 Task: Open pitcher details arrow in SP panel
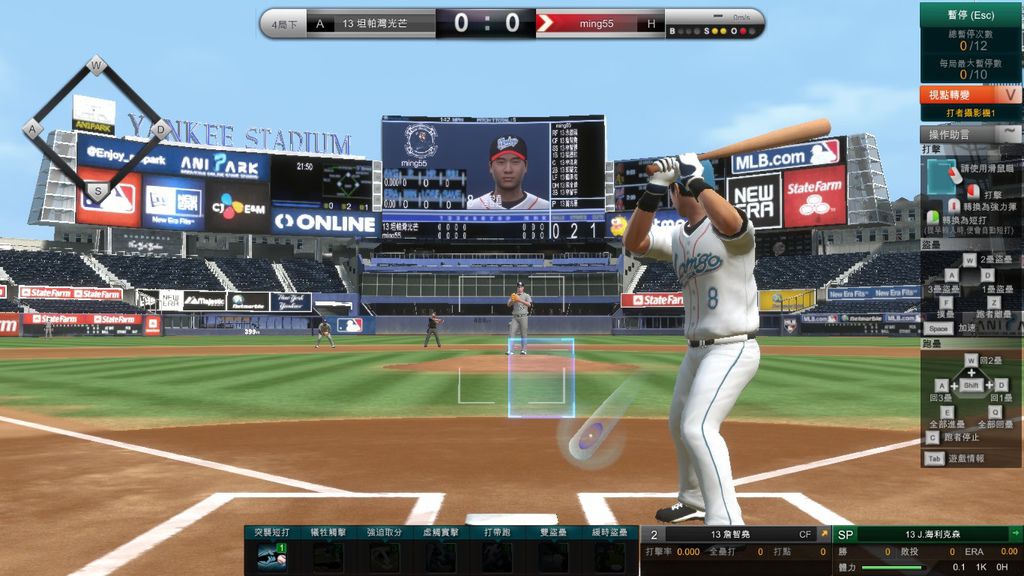tap(1015, 535)
